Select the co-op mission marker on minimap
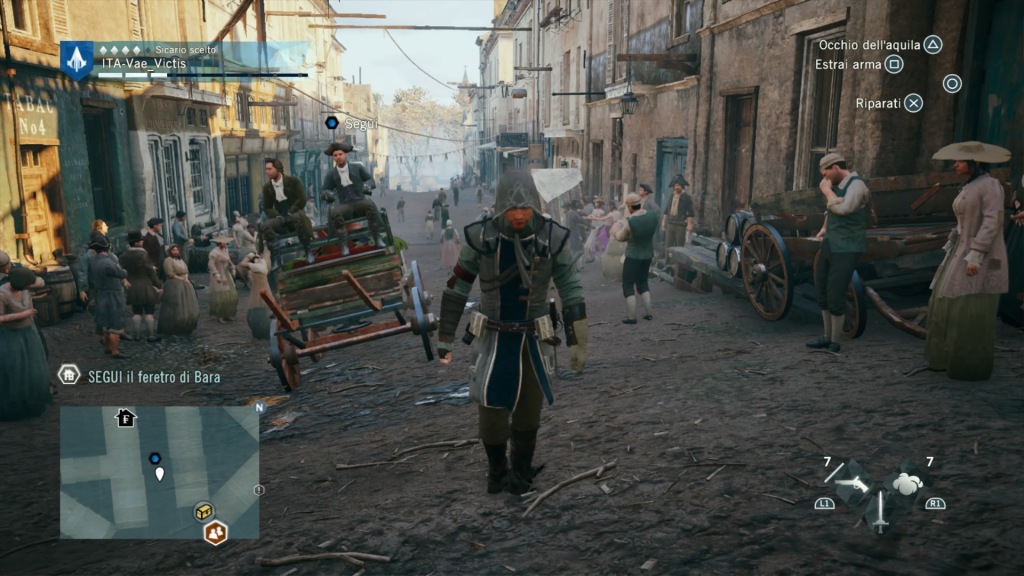 [x=215, y=532]
